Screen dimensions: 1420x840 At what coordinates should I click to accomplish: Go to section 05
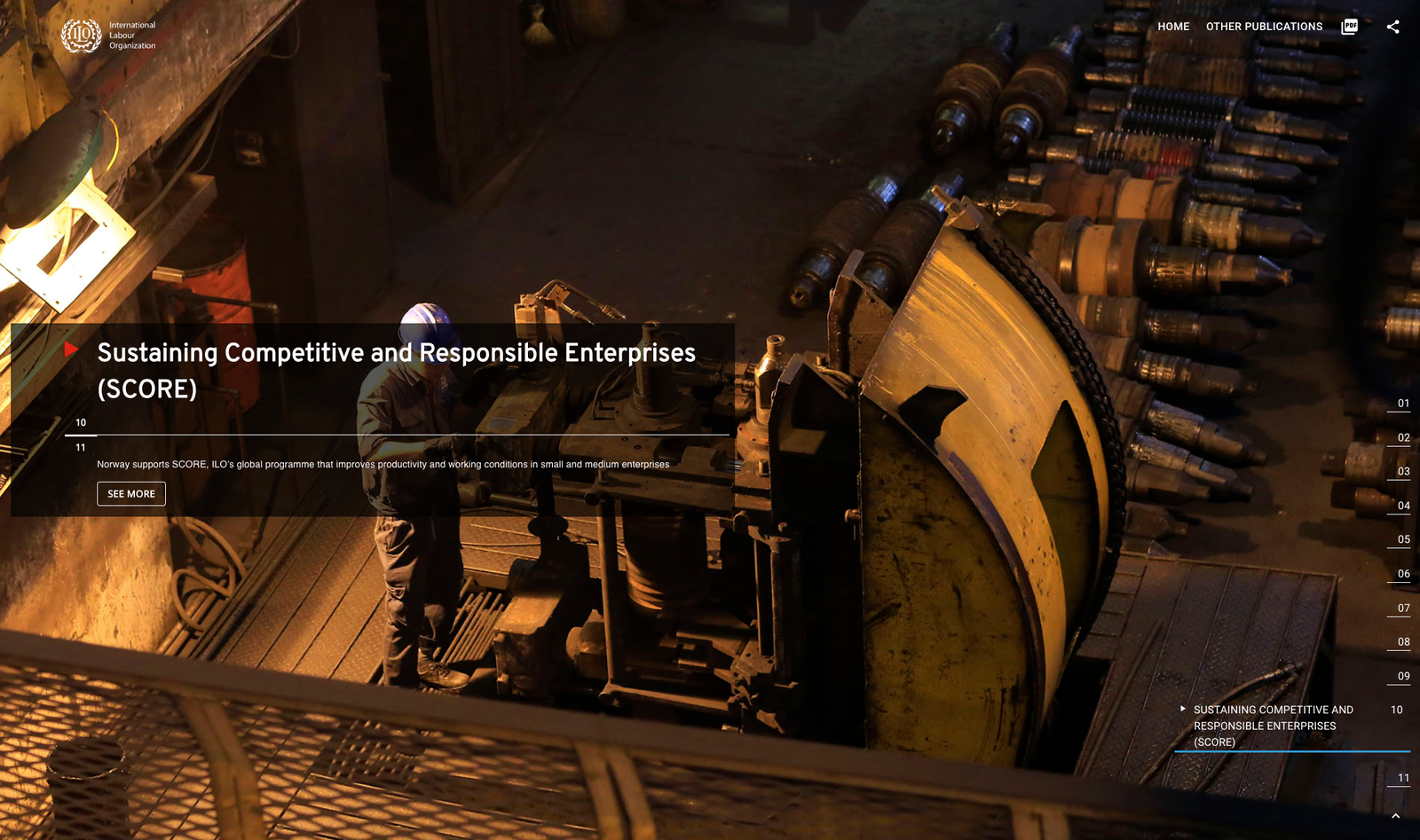coord(1403,540)
